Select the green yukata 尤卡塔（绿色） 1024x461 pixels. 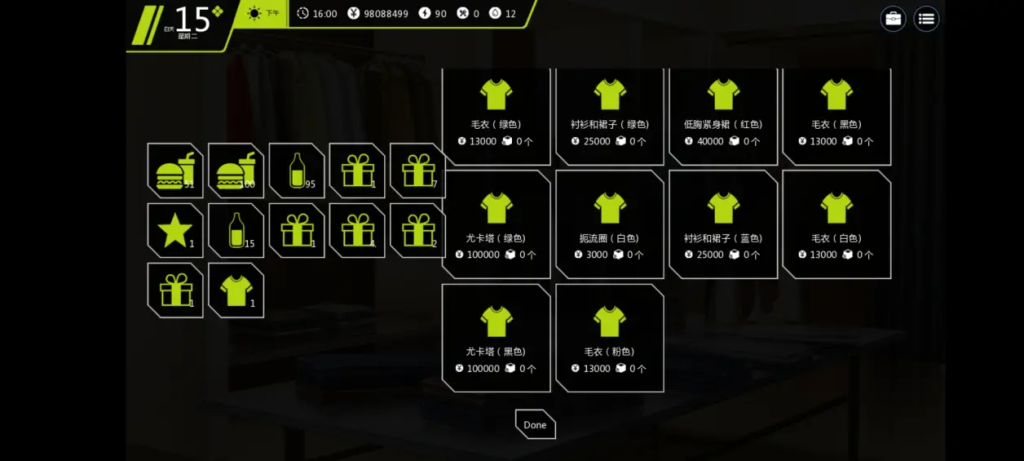click(x=496, y=224)
